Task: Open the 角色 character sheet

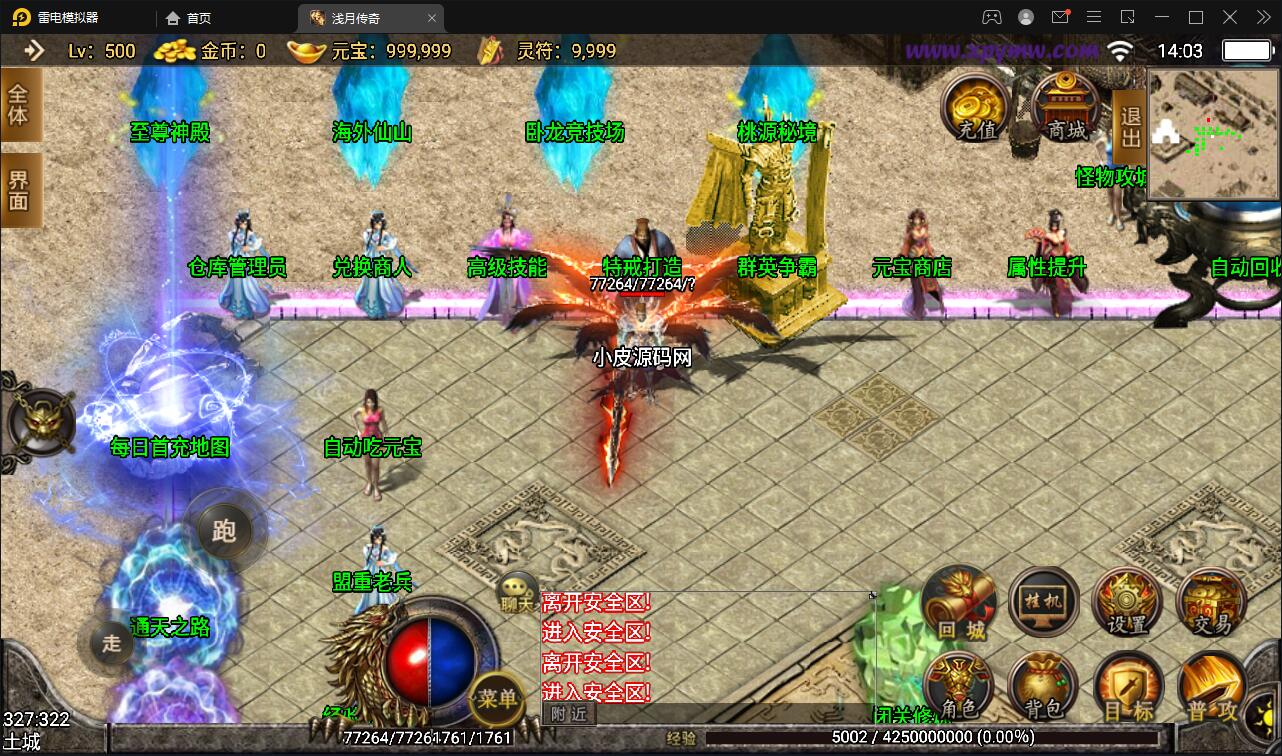Action: pyautogui.click(x=960, y=686)
